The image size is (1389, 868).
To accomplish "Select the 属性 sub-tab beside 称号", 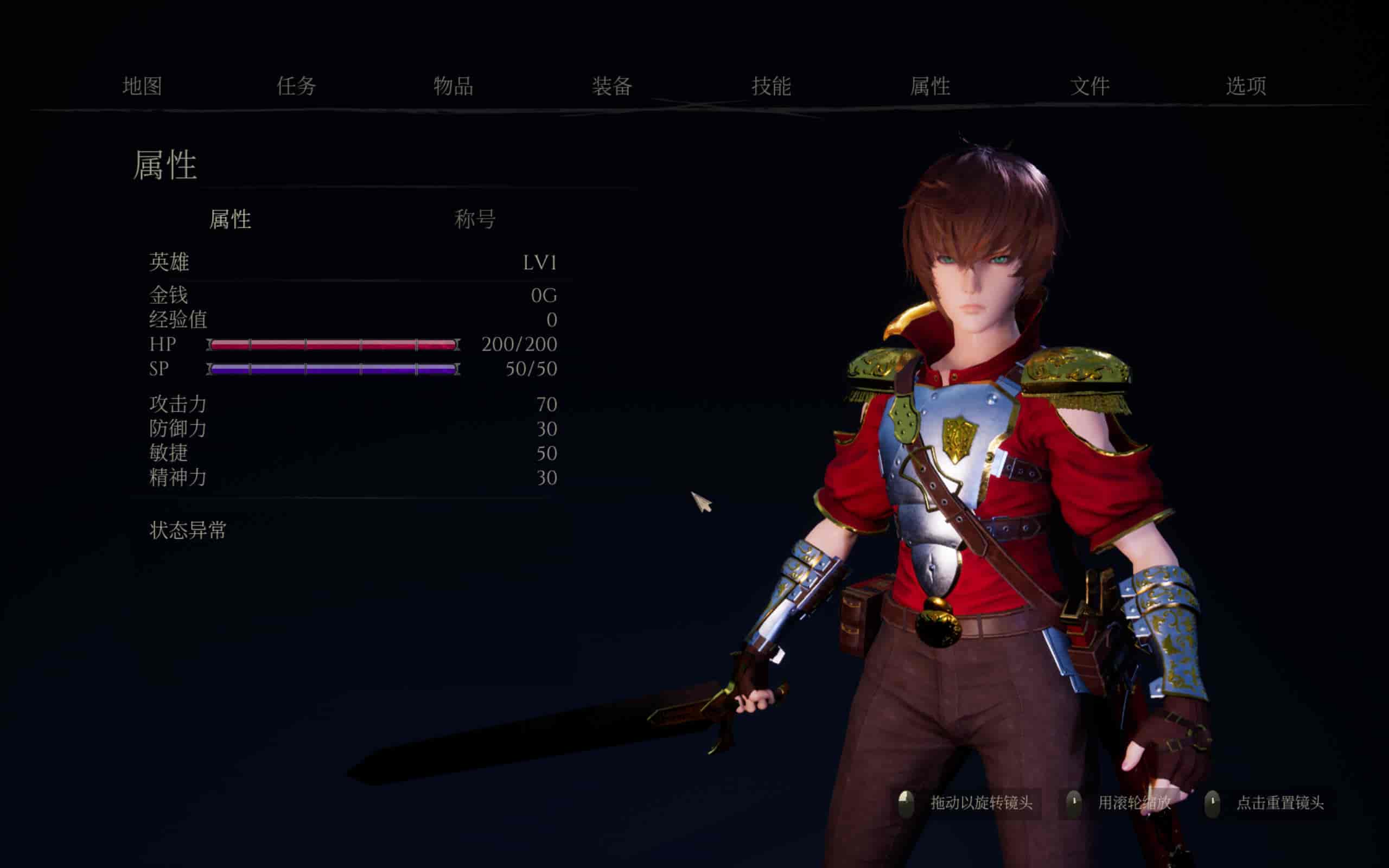I will [x=230, y=219].
